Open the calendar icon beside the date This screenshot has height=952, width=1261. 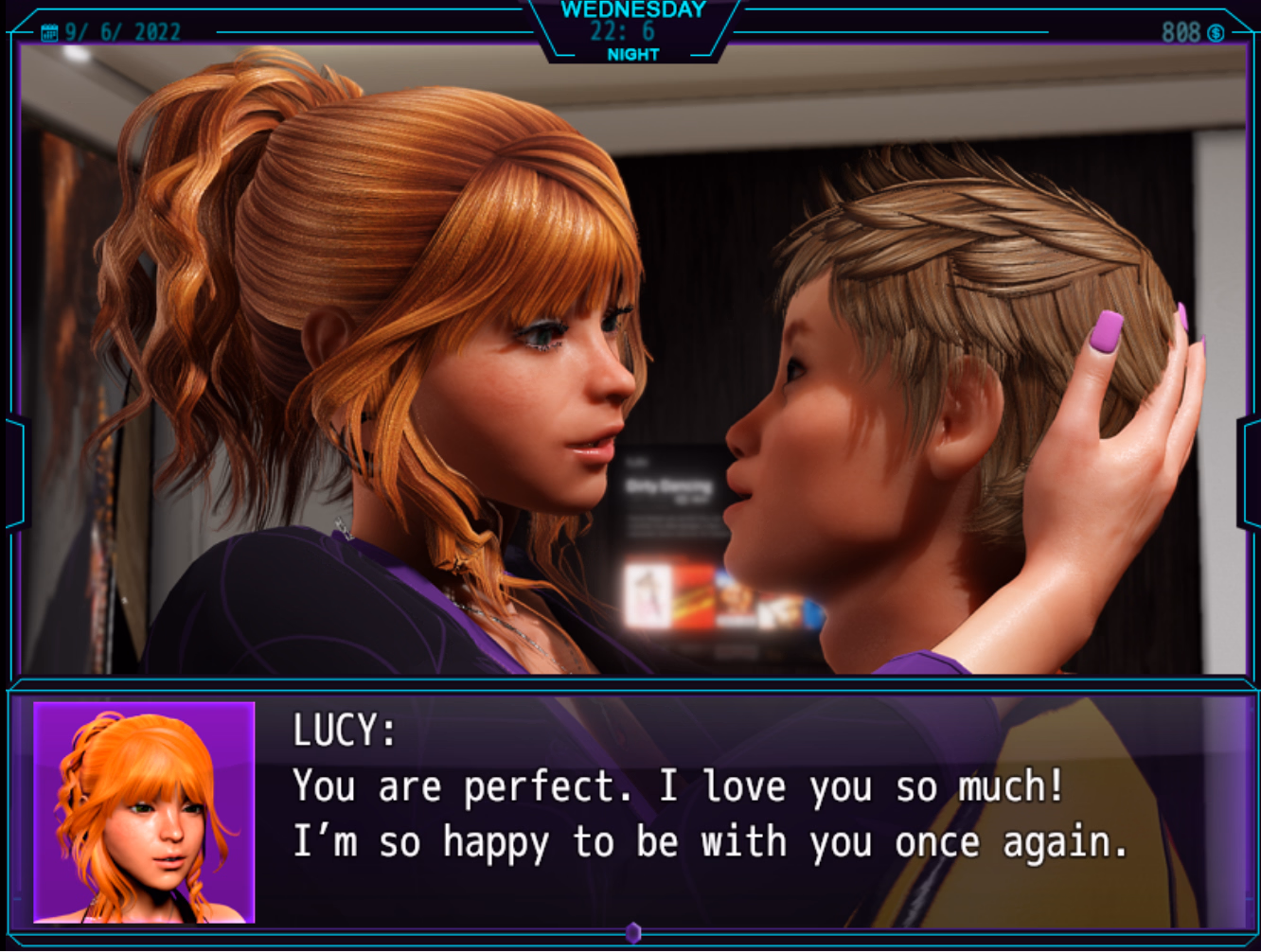click(49, 33)
